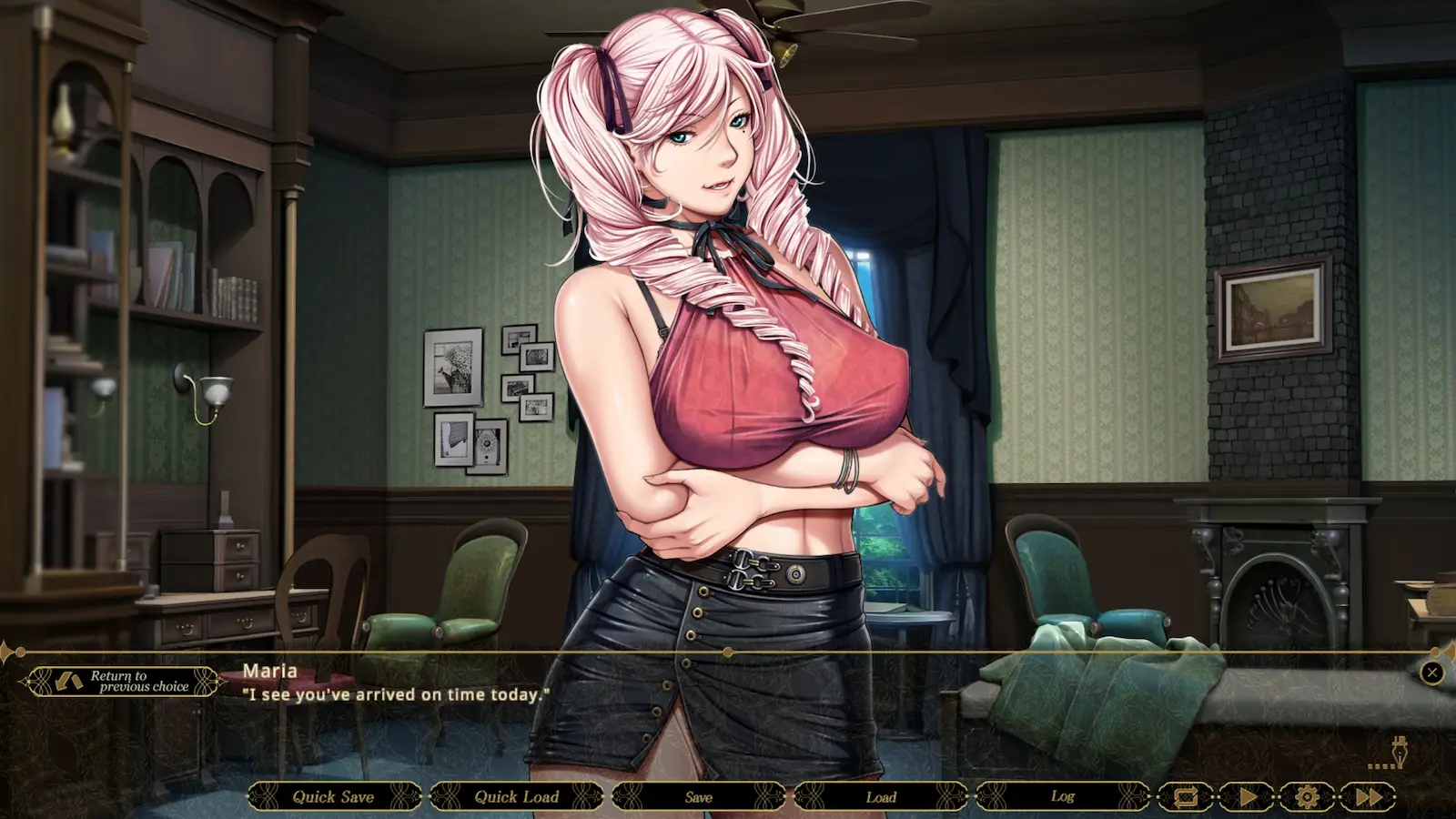Click Maria's name label
This screenshot has height=819, width=1456.
point(270,671)
